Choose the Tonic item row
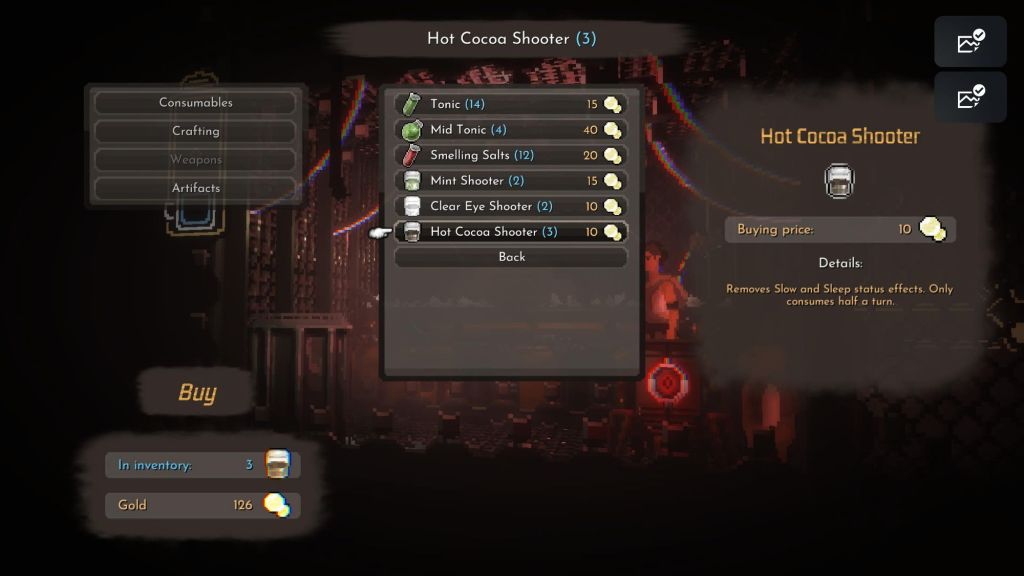Image resolution: width=1024 pixels, height=576 pixels. (510, 104)
